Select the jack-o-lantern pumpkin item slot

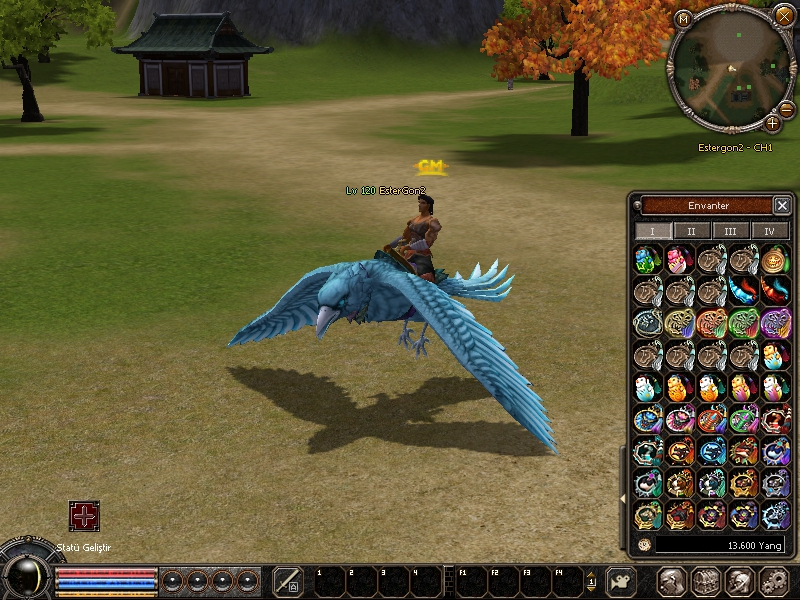click(775, 260)
